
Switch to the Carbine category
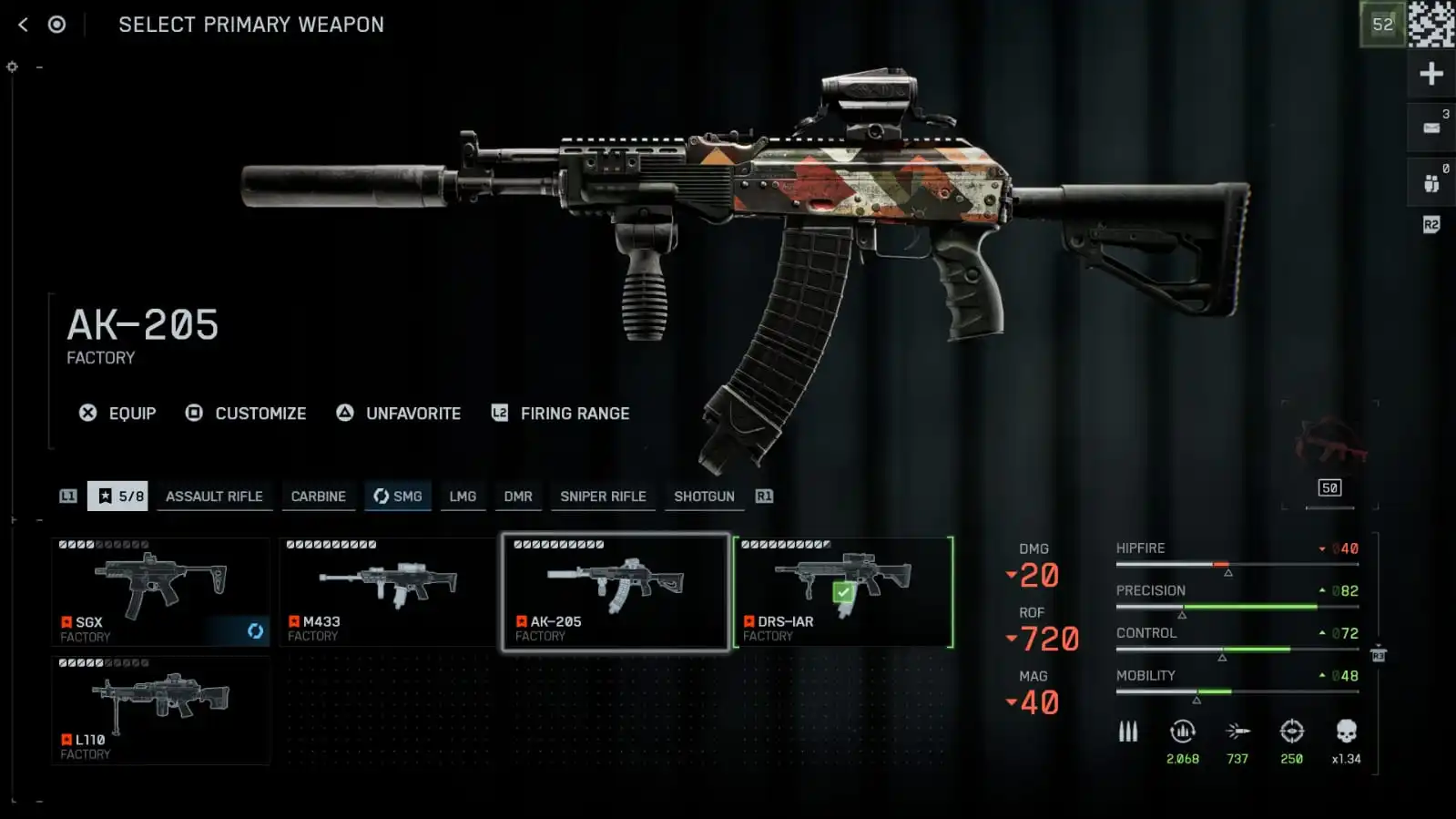pos(318,497)
